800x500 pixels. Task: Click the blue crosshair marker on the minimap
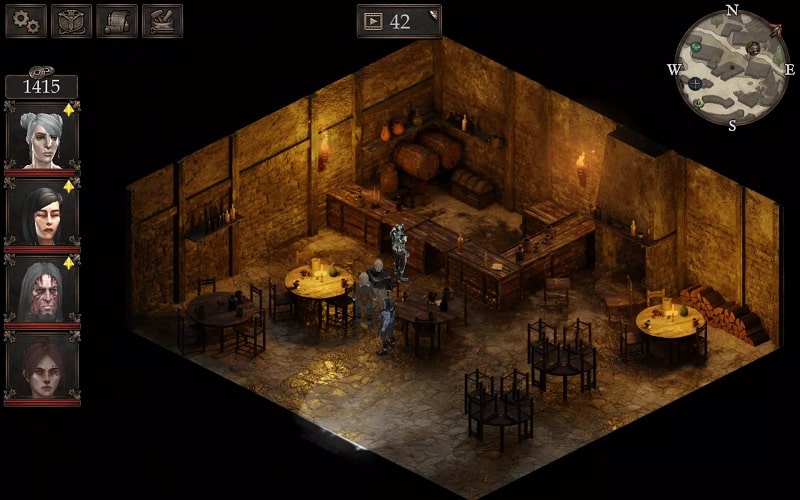(x=695, y=83)
